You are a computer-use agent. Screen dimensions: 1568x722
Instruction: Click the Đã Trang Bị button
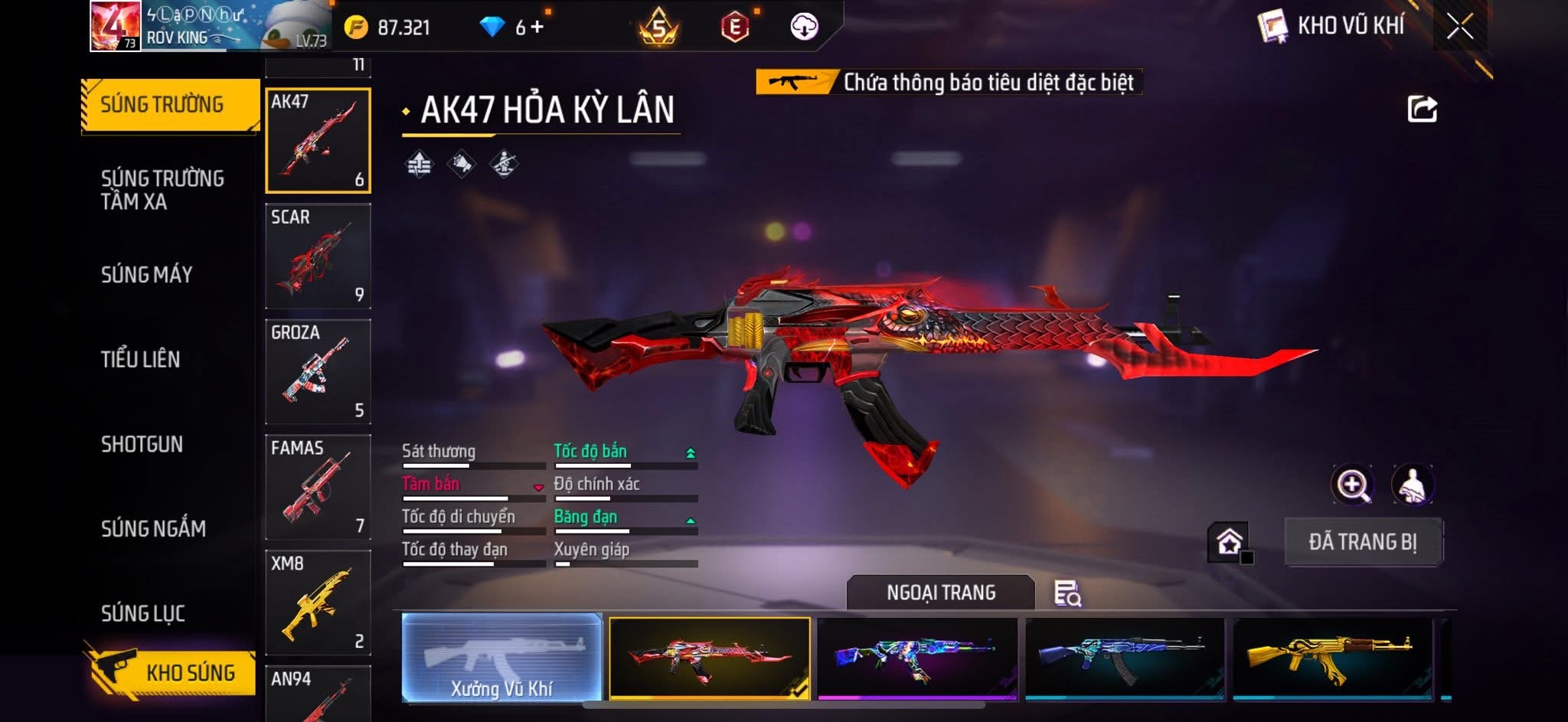point(1363,542)
